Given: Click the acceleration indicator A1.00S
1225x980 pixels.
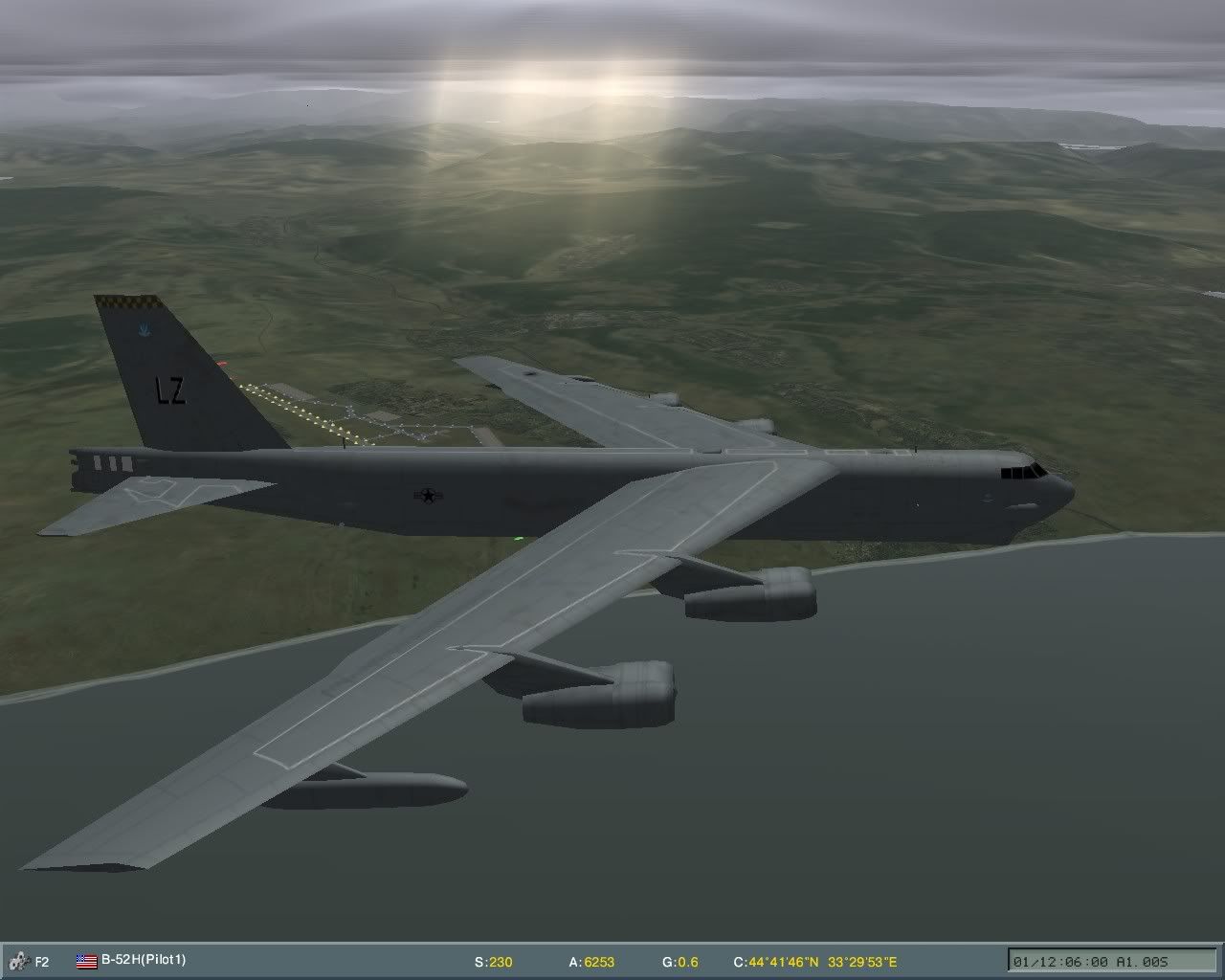Looking at the screenshot, I should tap(1142, 960).
